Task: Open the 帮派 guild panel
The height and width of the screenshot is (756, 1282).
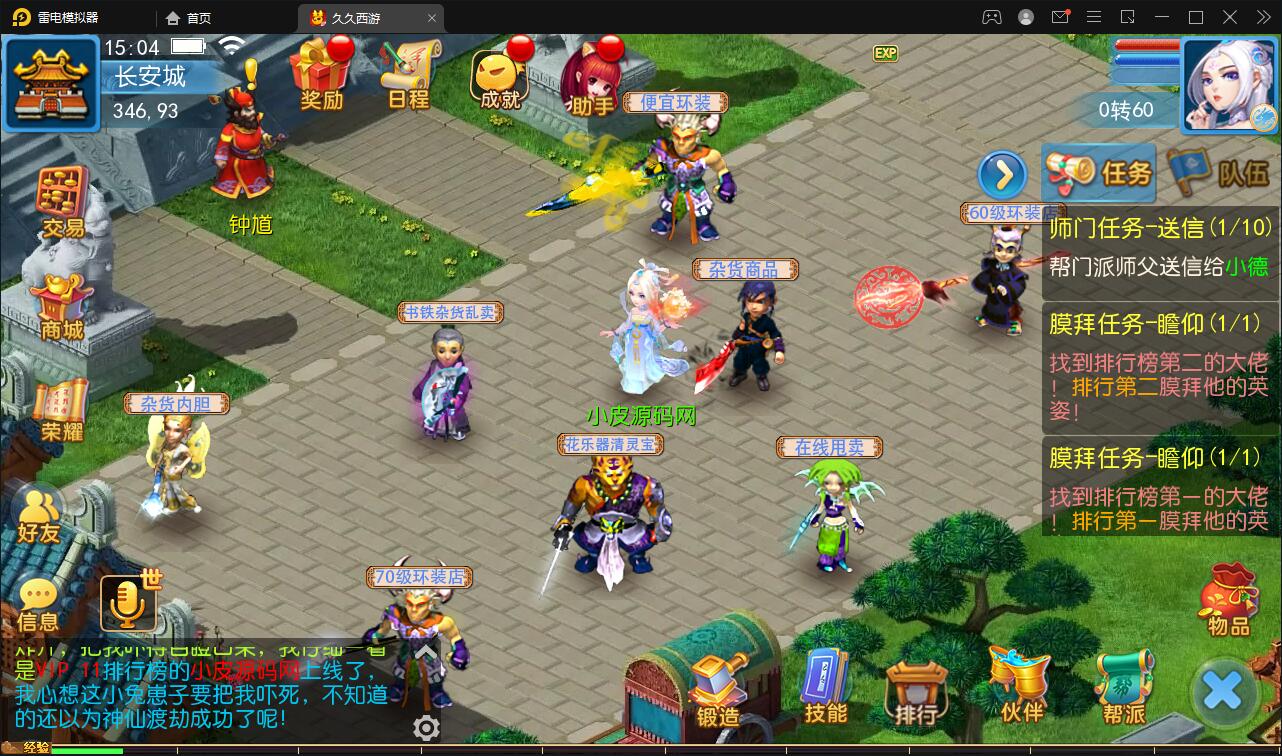Action: click(x=1122, y=690)
